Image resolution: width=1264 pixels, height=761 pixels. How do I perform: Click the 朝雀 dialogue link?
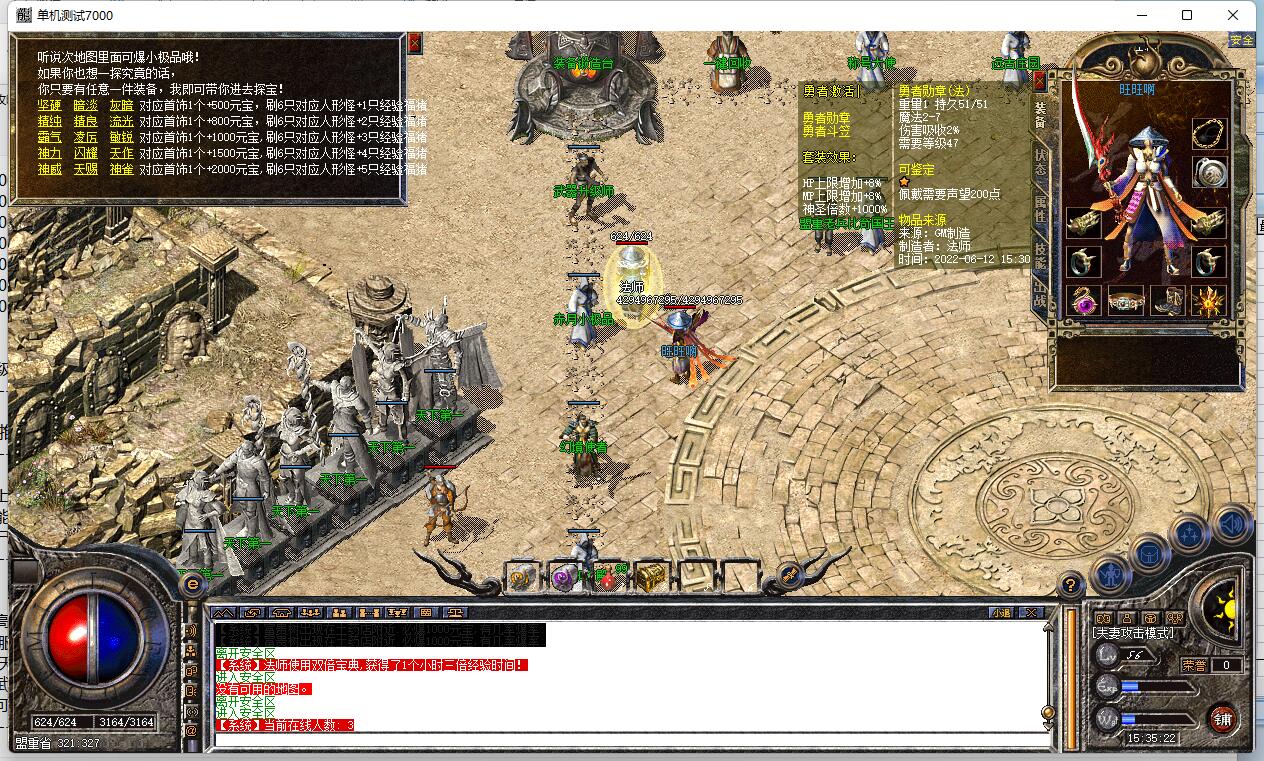pos(121,169)
